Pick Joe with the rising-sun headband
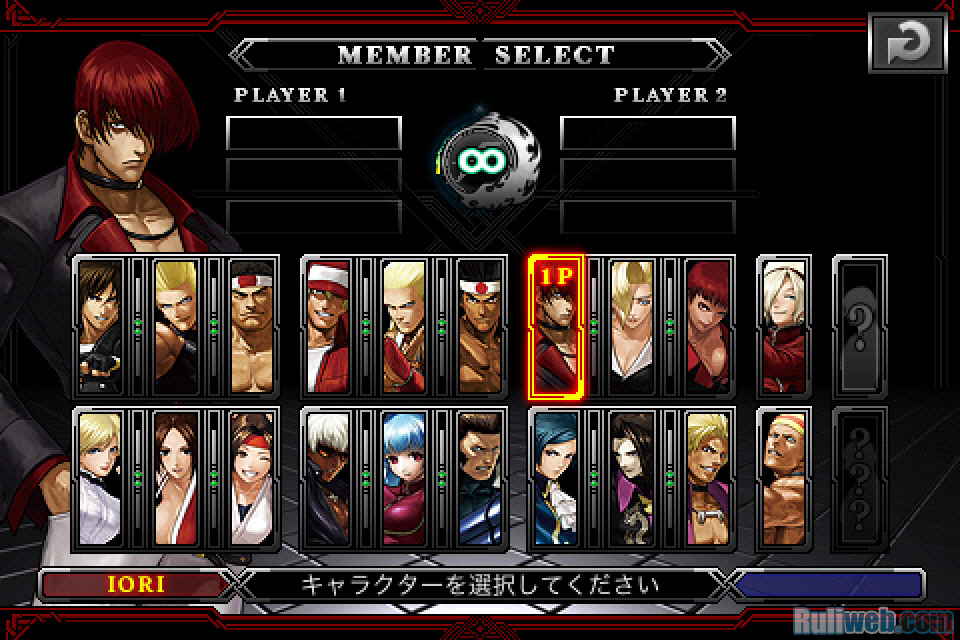This screenshot has height=640, width=960. click(481, 325)
